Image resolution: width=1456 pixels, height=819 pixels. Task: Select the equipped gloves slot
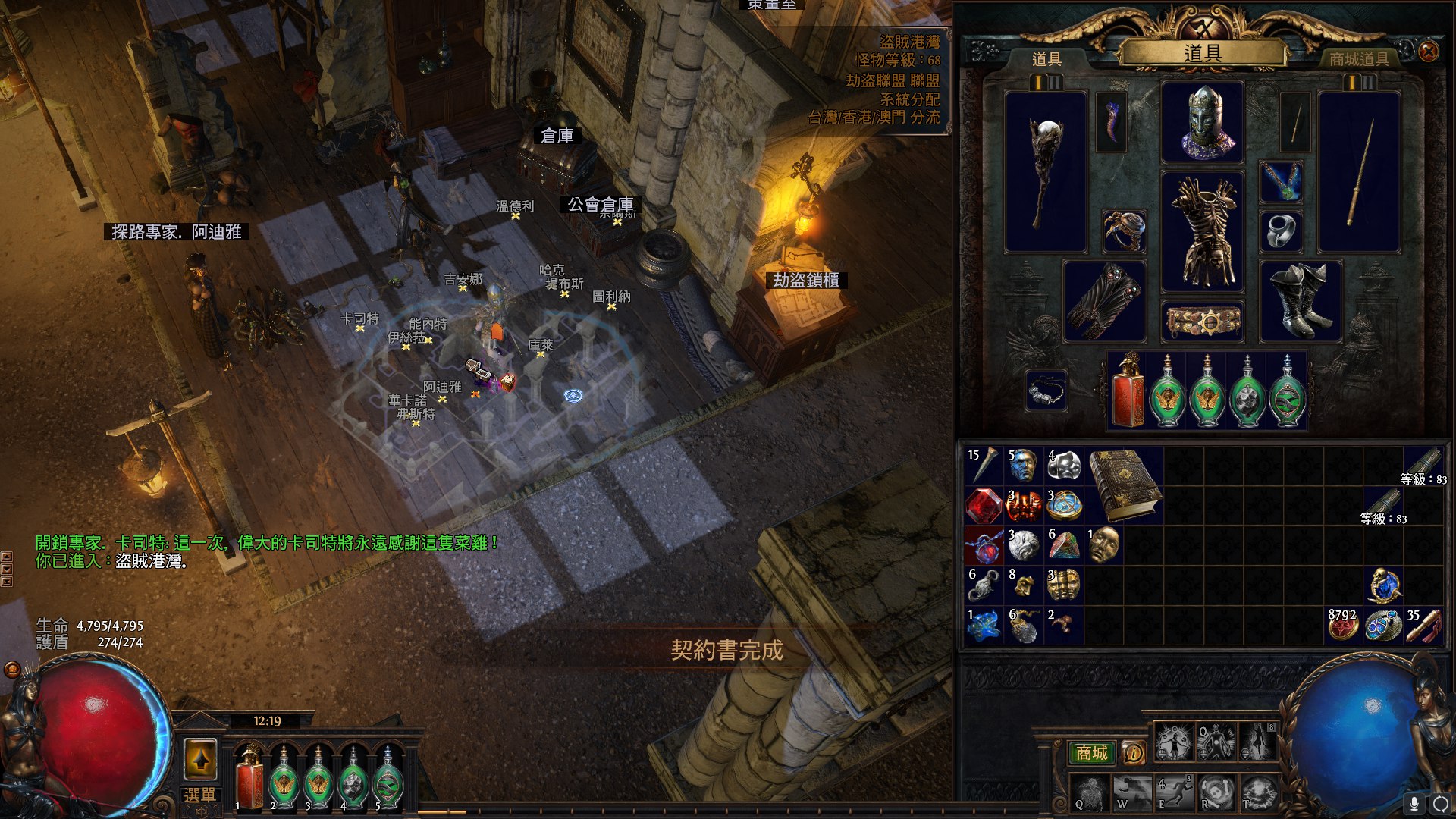[1104, 301]
